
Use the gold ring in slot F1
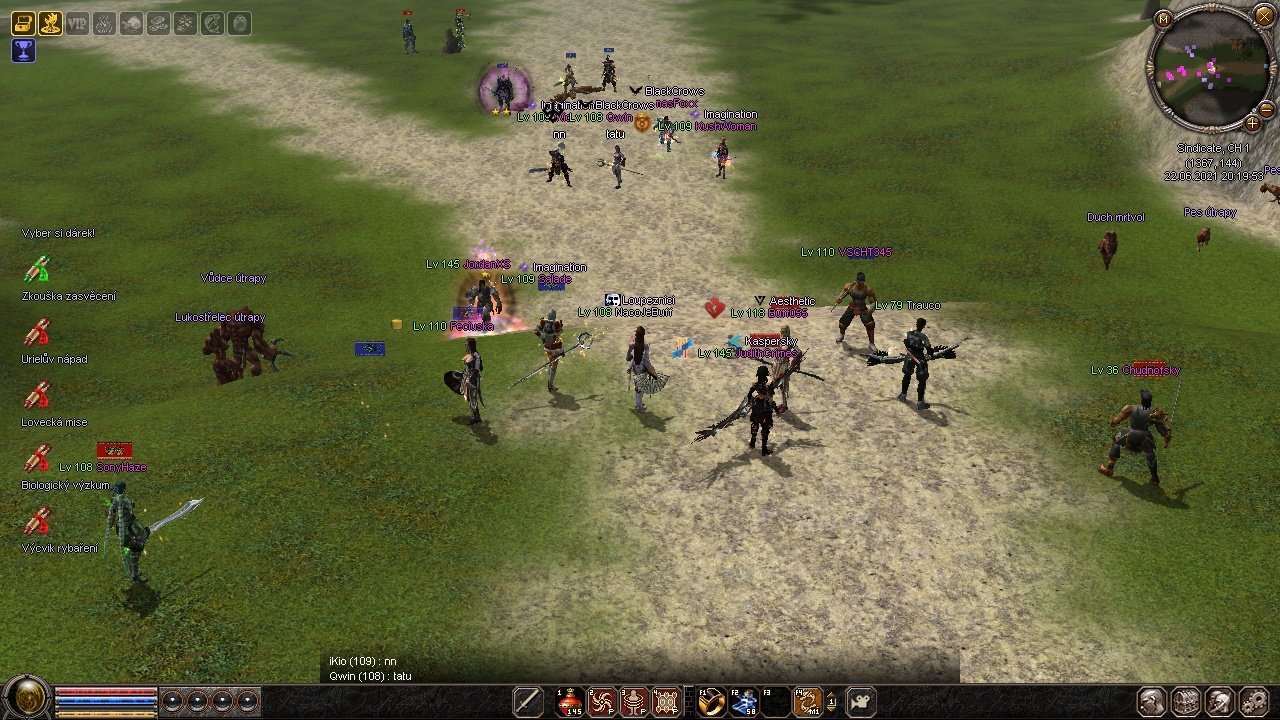(x=711, y=702)
